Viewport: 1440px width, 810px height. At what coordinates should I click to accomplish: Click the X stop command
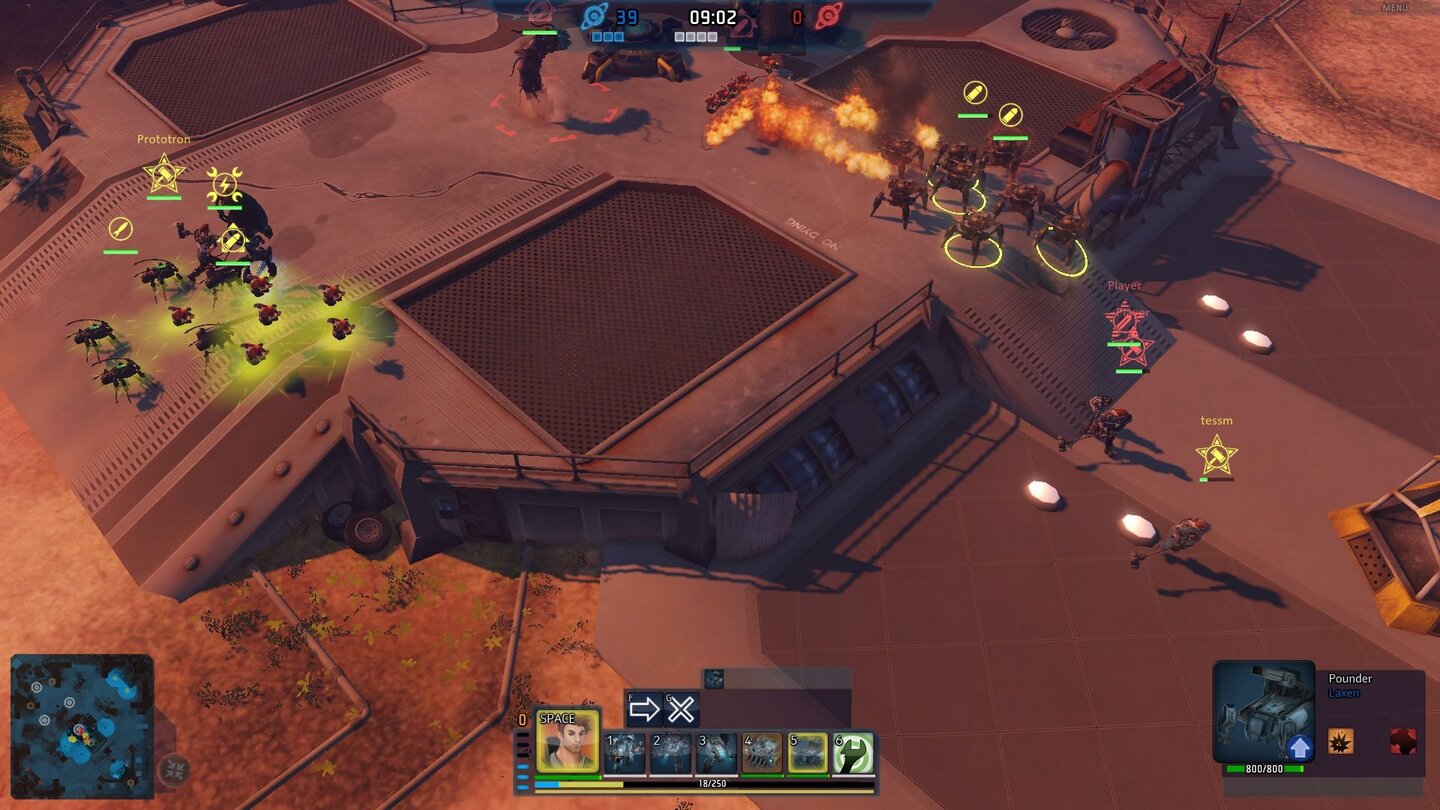click(681, 709)
